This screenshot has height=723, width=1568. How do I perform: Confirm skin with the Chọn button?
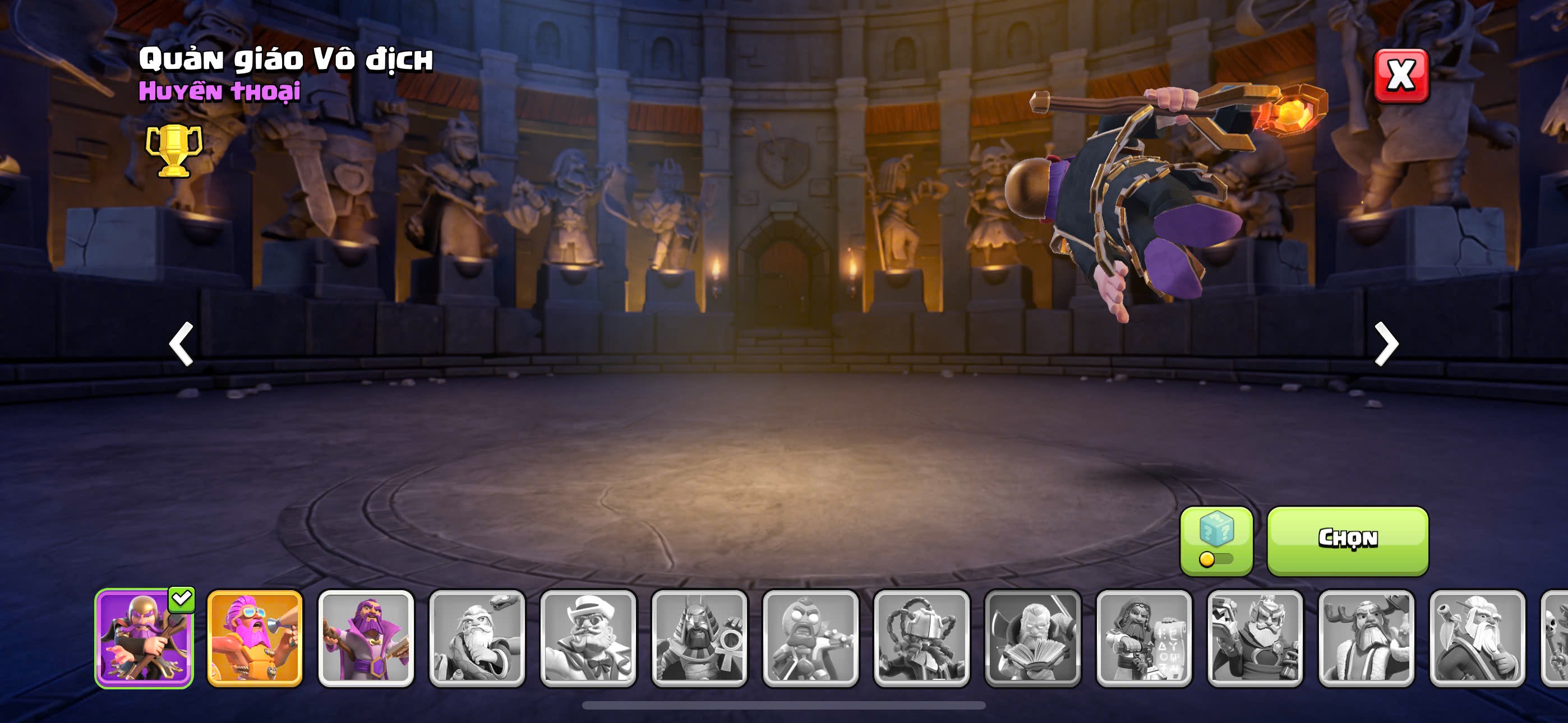pos(1348,540)
